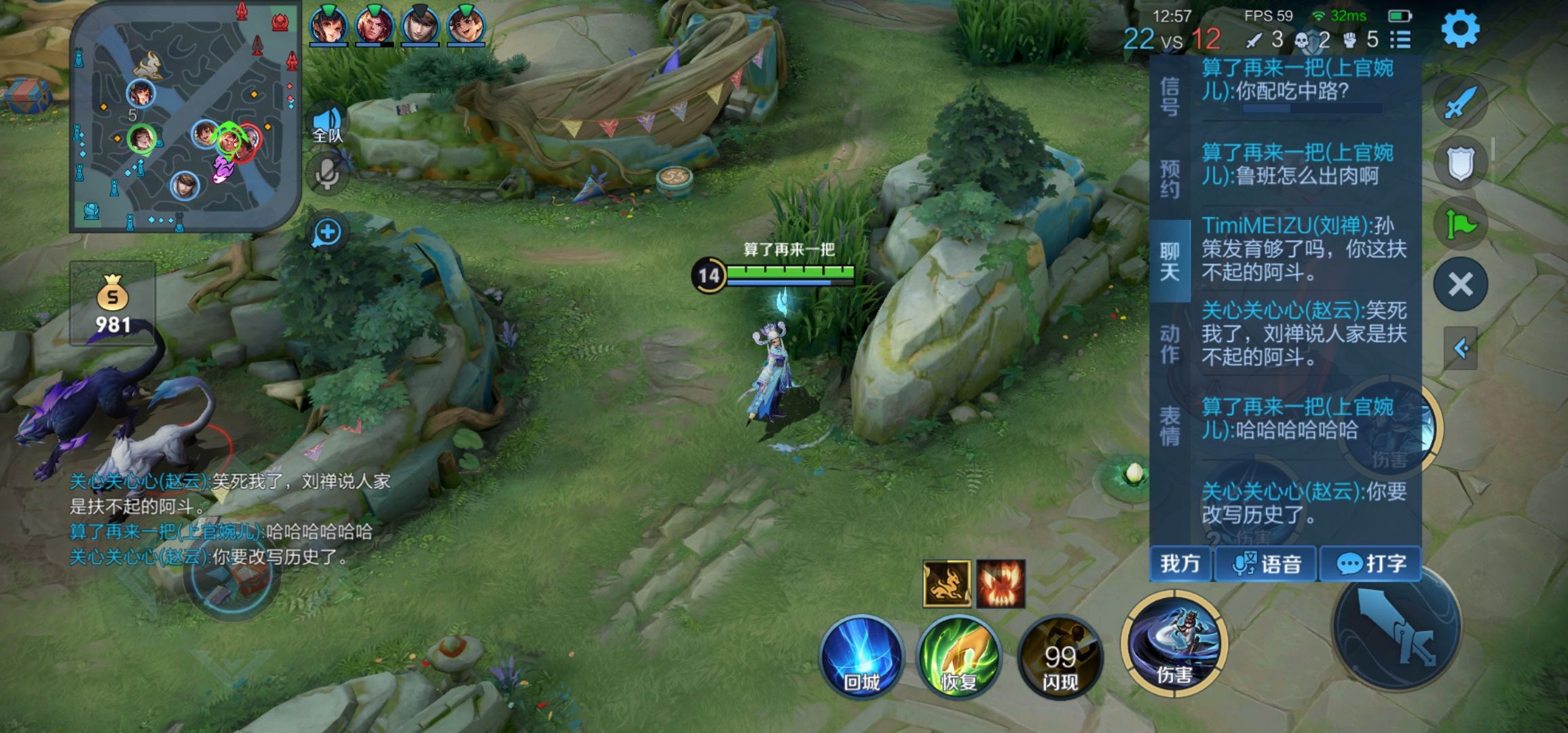Image resolution: width=1568 pixels, height=733 pixels.
Task: Open the 动作 actions tab
Action: click(1170, 343)
